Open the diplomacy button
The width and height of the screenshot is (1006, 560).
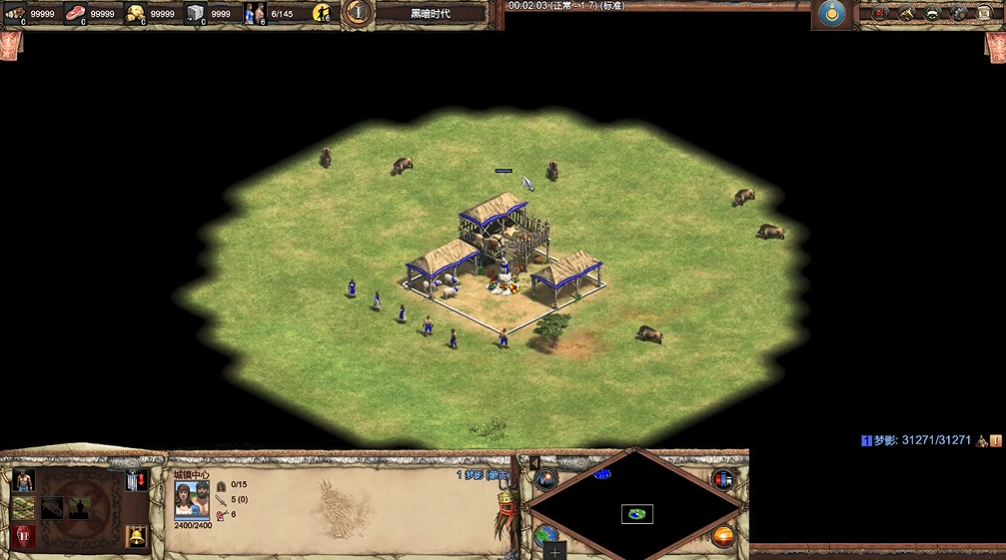point(932,13)
